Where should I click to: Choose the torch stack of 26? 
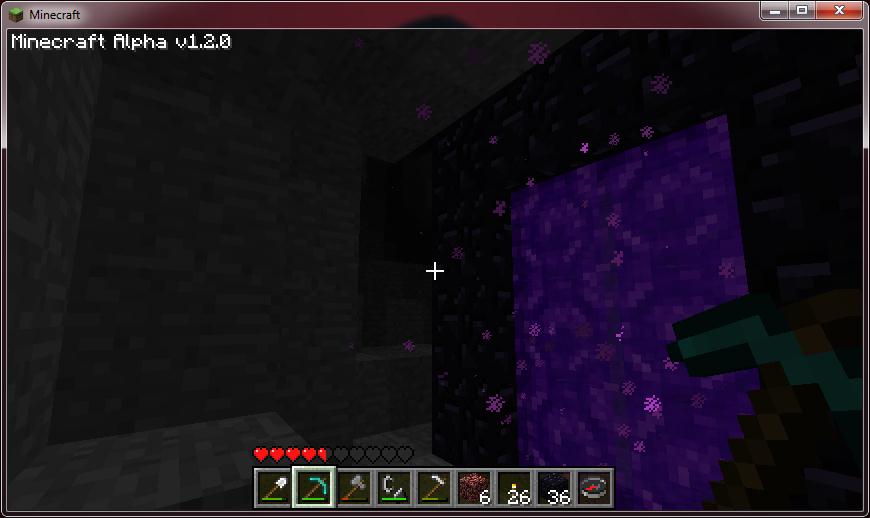point(513,488)
